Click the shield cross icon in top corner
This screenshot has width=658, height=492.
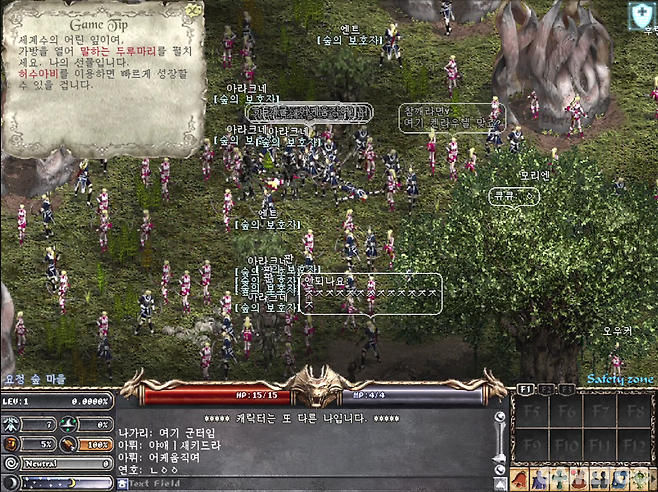(641, 15)
